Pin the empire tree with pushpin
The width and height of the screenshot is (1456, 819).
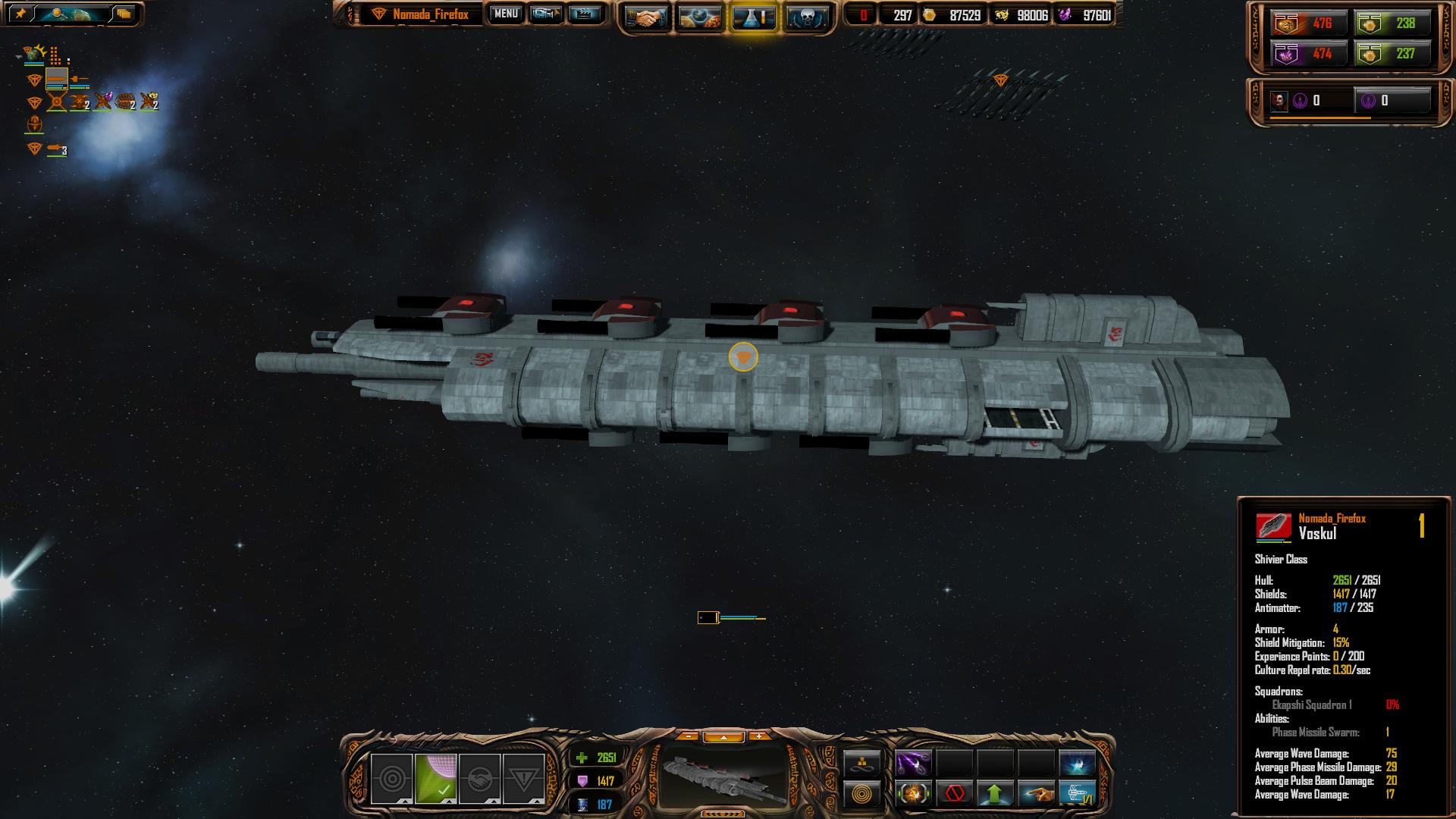pyautogui.click(x=20, y=14)
